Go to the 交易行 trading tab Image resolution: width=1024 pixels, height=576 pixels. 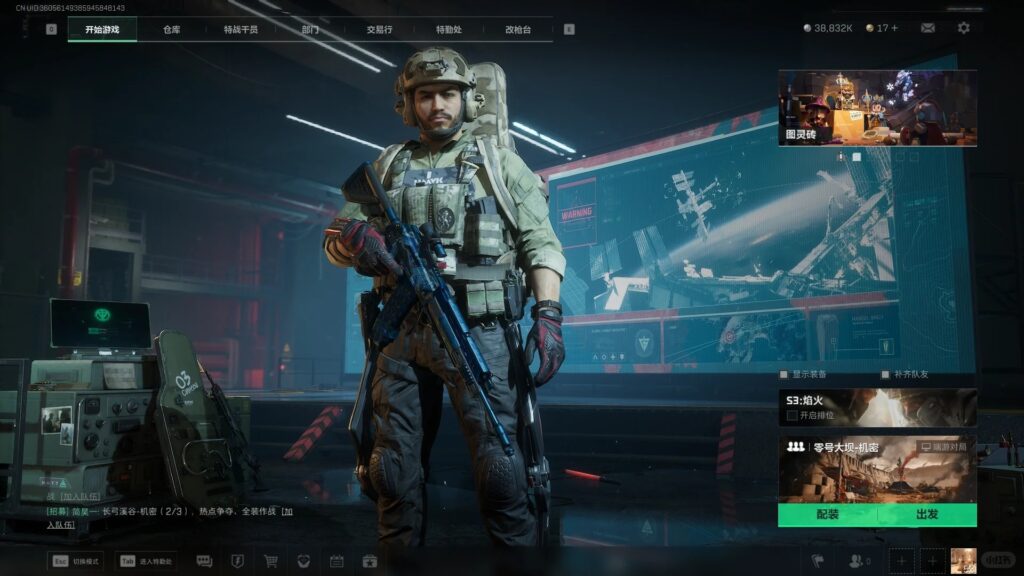[x=379, y=29]
